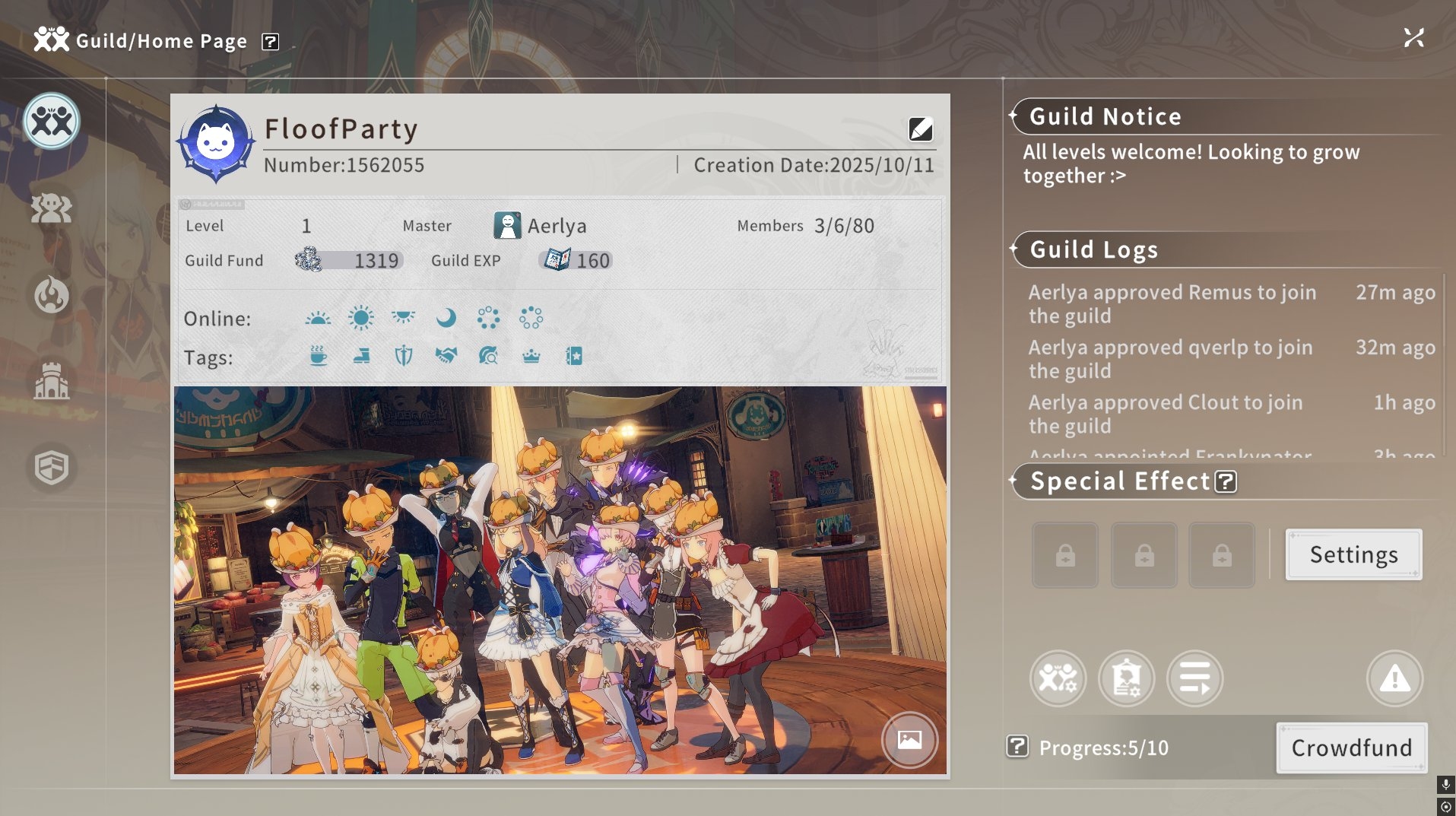Open the shield emblem sidebar tab

(52, 467)
